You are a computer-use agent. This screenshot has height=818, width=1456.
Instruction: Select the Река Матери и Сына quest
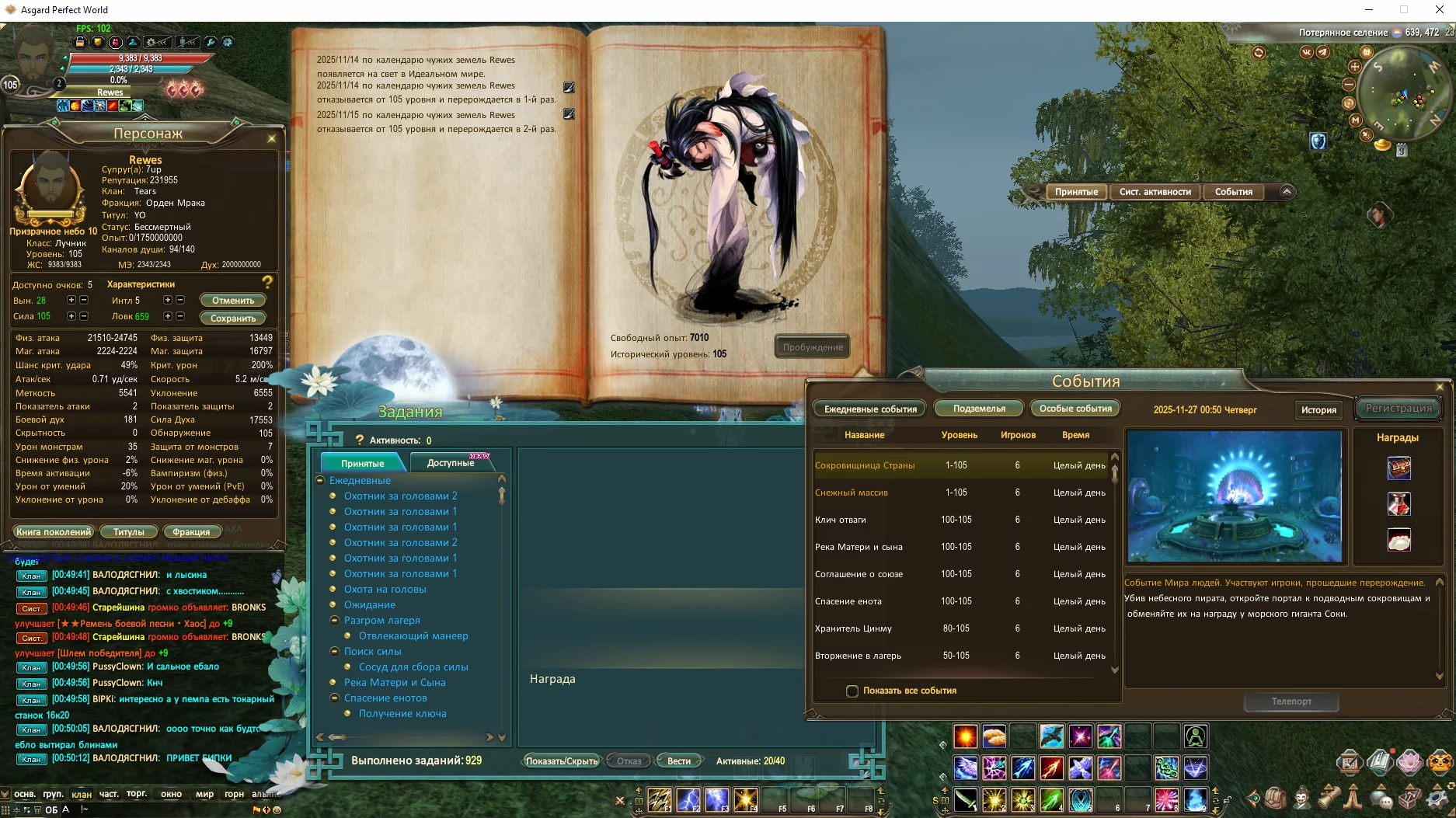coord(395,682)
